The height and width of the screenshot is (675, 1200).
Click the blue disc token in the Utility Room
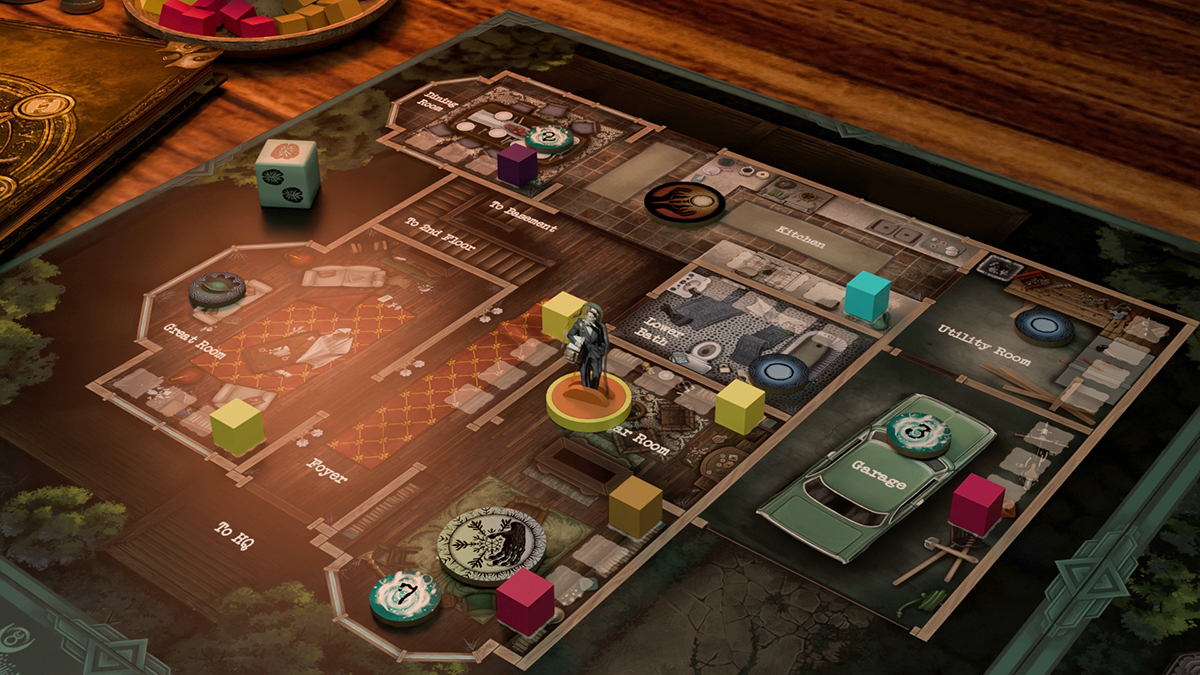[1044, 326]
